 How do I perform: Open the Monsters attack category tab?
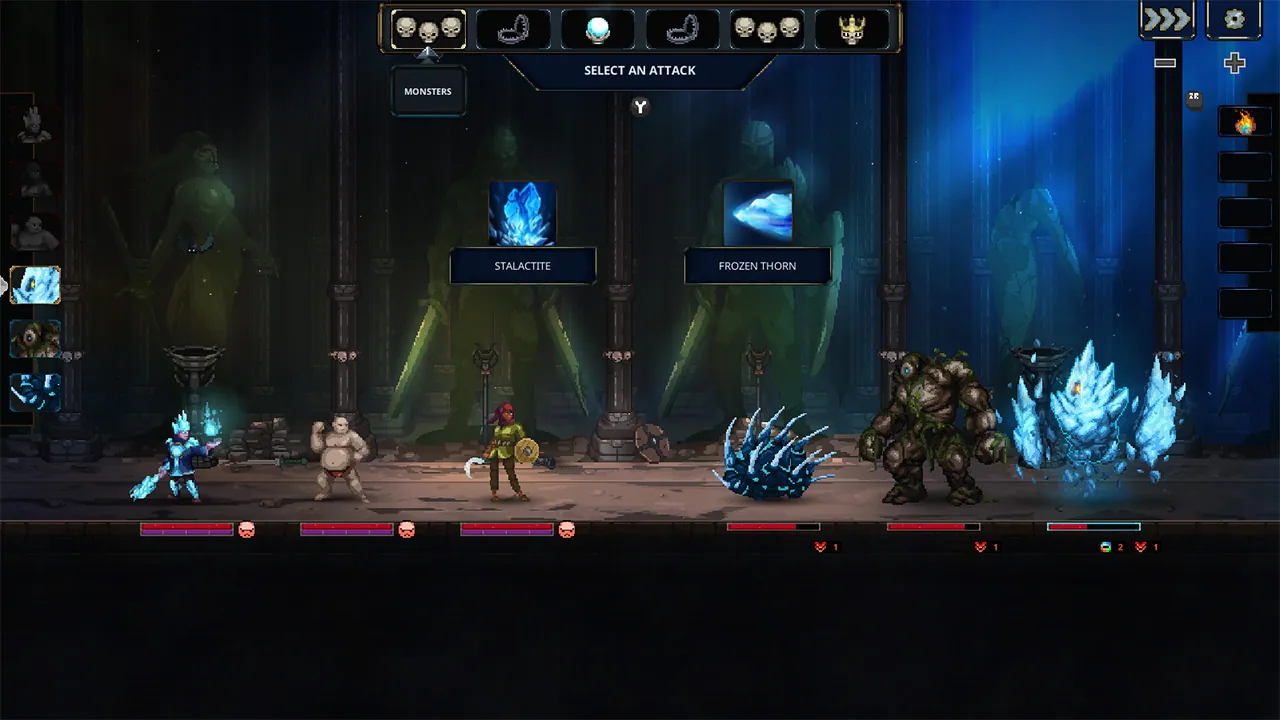coord(428,30)
